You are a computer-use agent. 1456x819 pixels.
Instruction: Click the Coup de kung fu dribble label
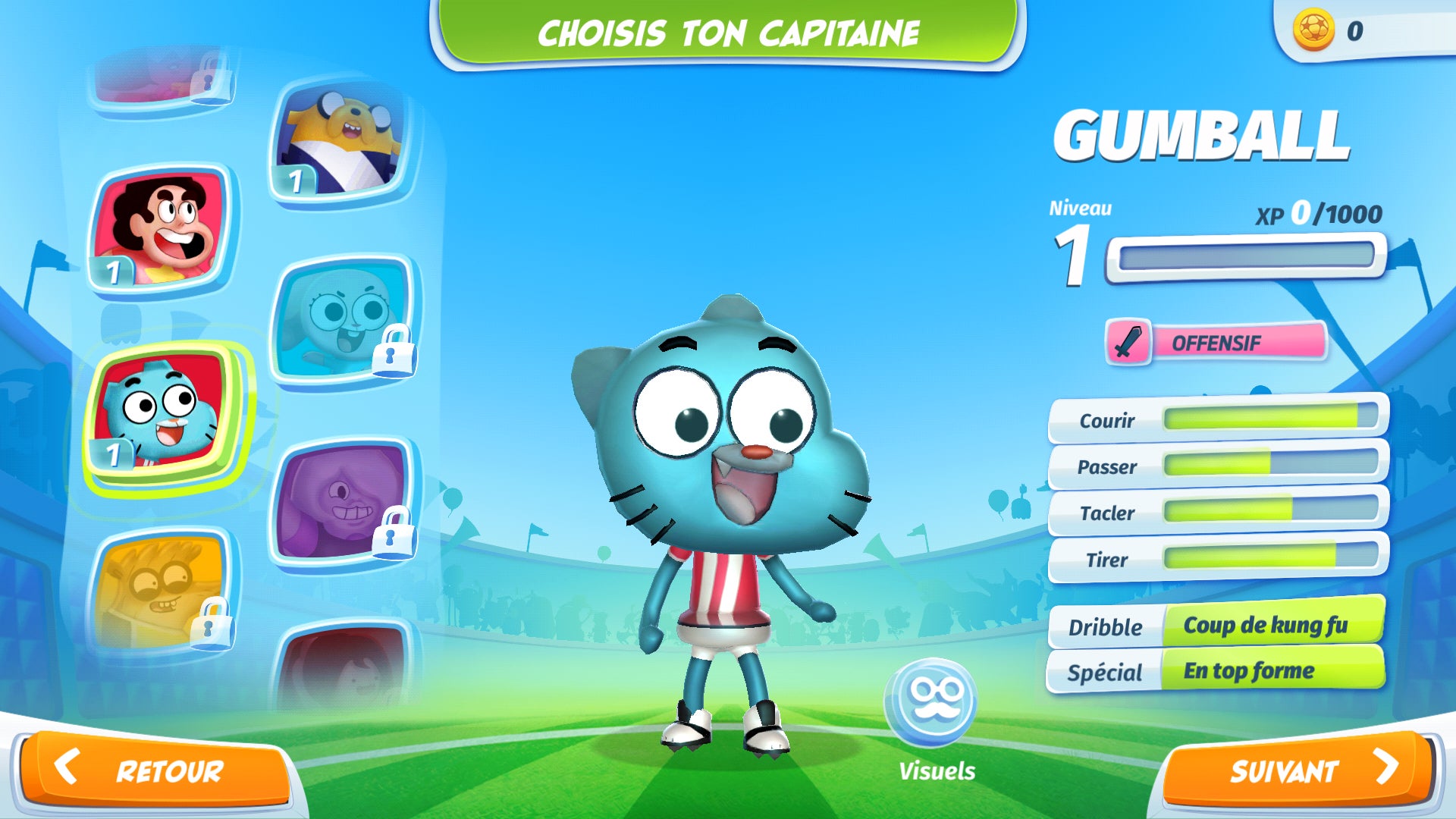pos(1268,627)
